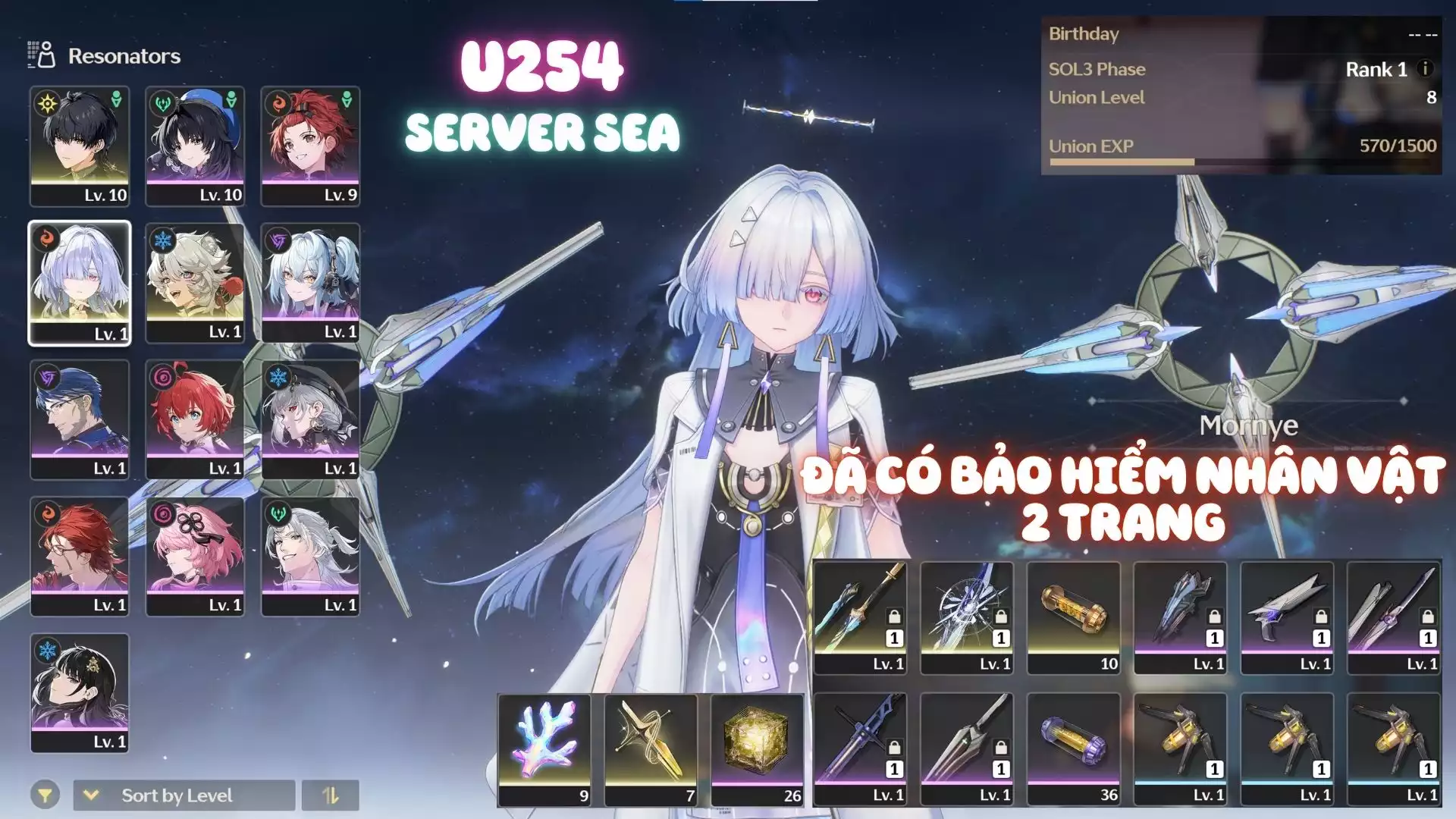Choose the blue twin-tail girl resonator

[310, 283]
